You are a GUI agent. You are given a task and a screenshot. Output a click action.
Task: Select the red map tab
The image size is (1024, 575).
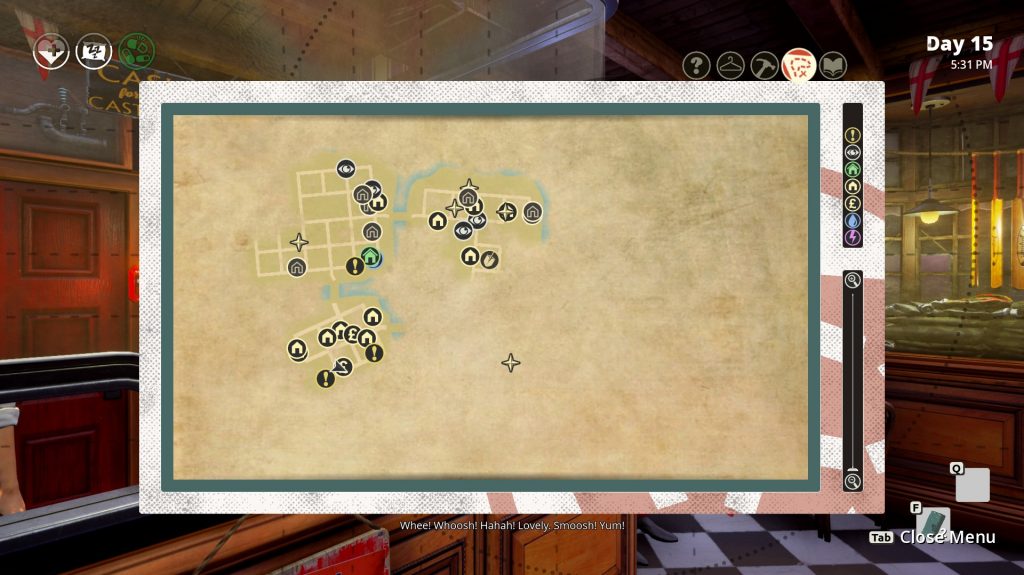(x=798, y=66)
